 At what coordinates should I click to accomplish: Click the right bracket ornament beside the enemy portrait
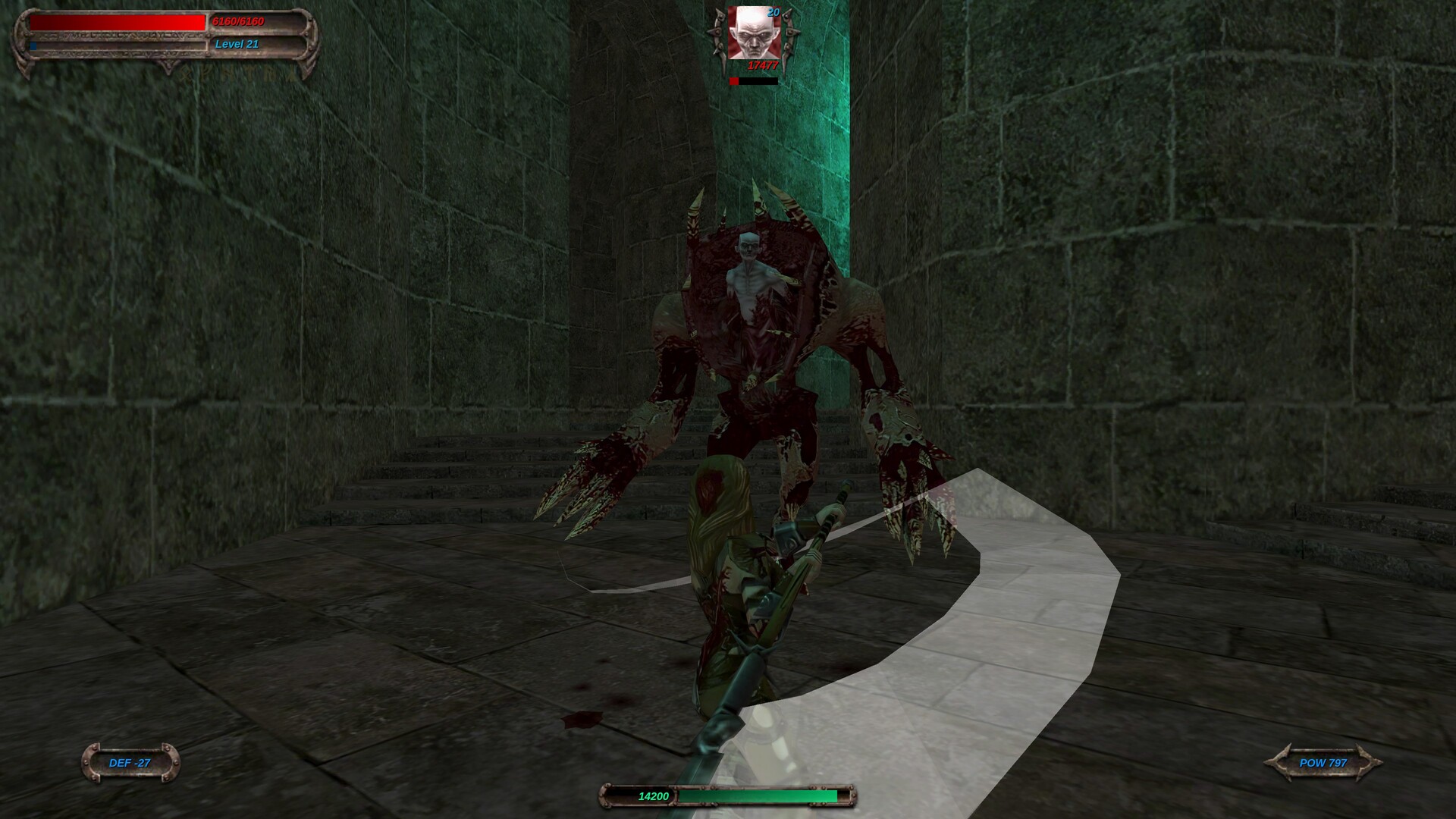(x=790, y=34)
